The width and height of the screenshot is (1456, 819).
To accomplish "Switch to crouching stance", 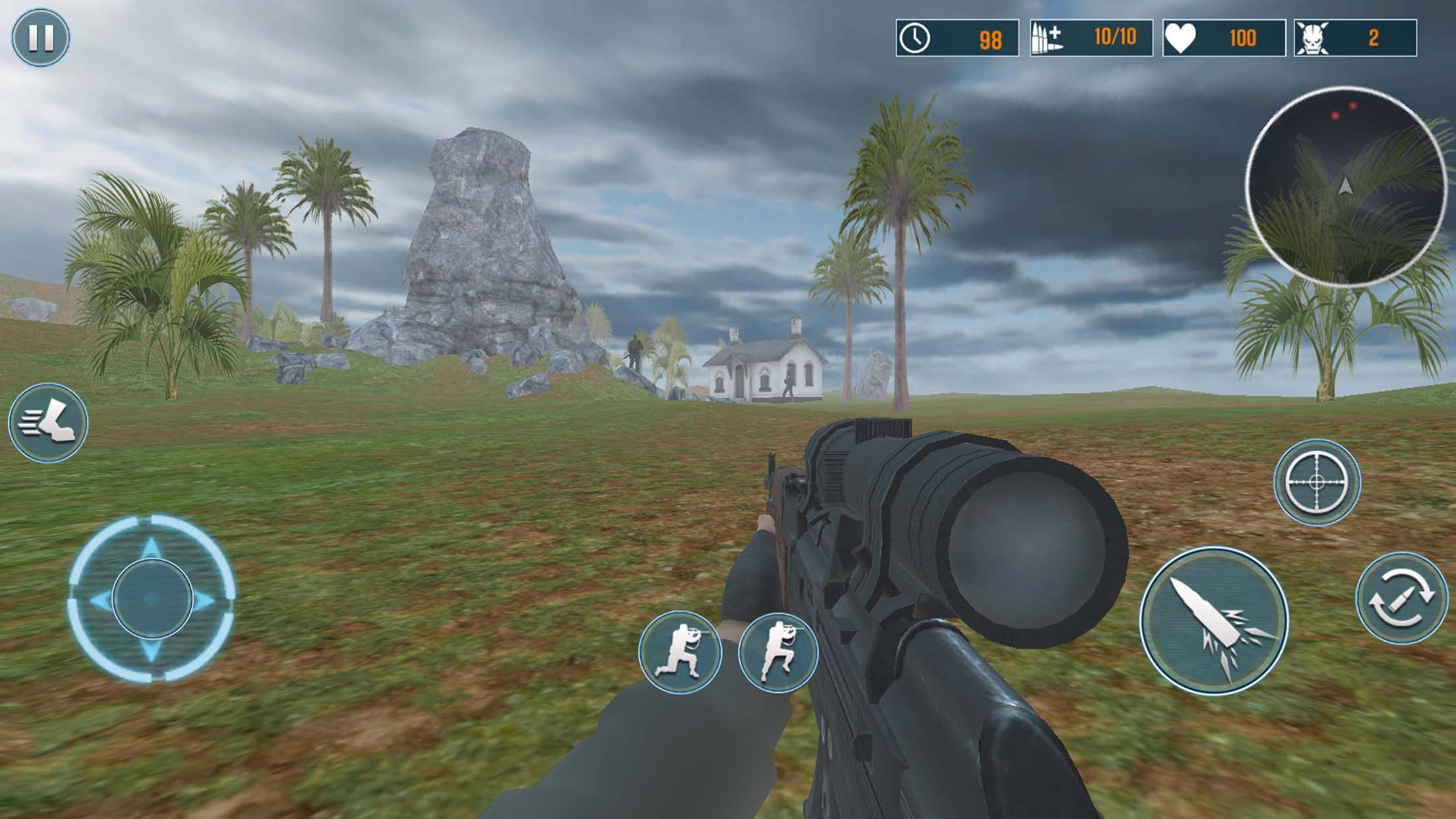I will click(x=680, y=652).
